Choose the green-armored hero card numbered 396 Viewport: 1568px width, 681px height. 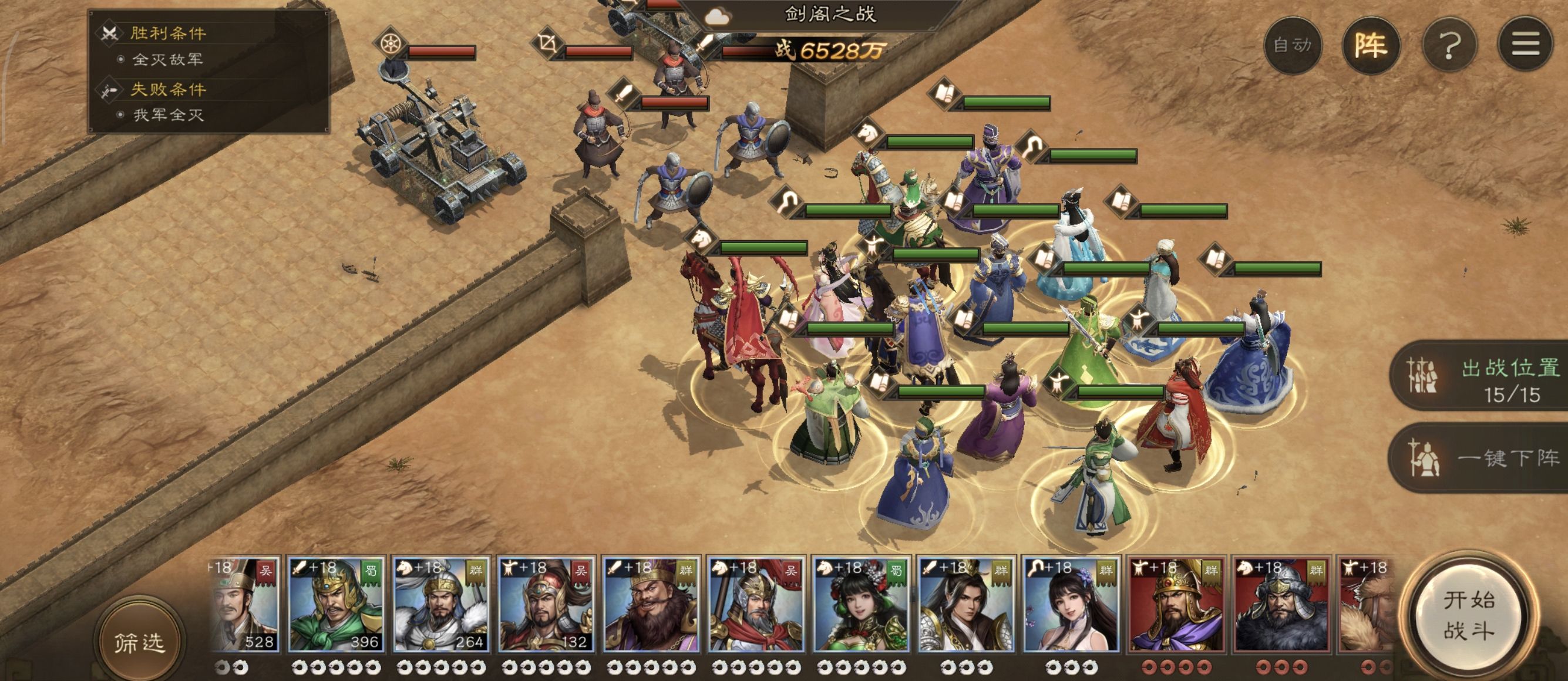335,605
